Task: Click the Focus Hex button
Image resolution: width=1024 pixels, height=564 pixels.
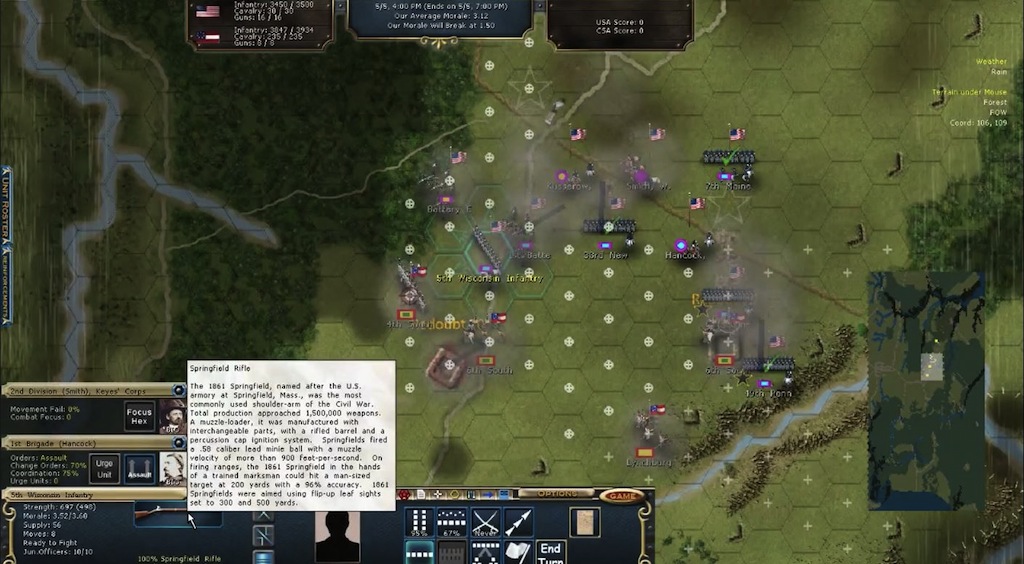Action: [139, 416]
